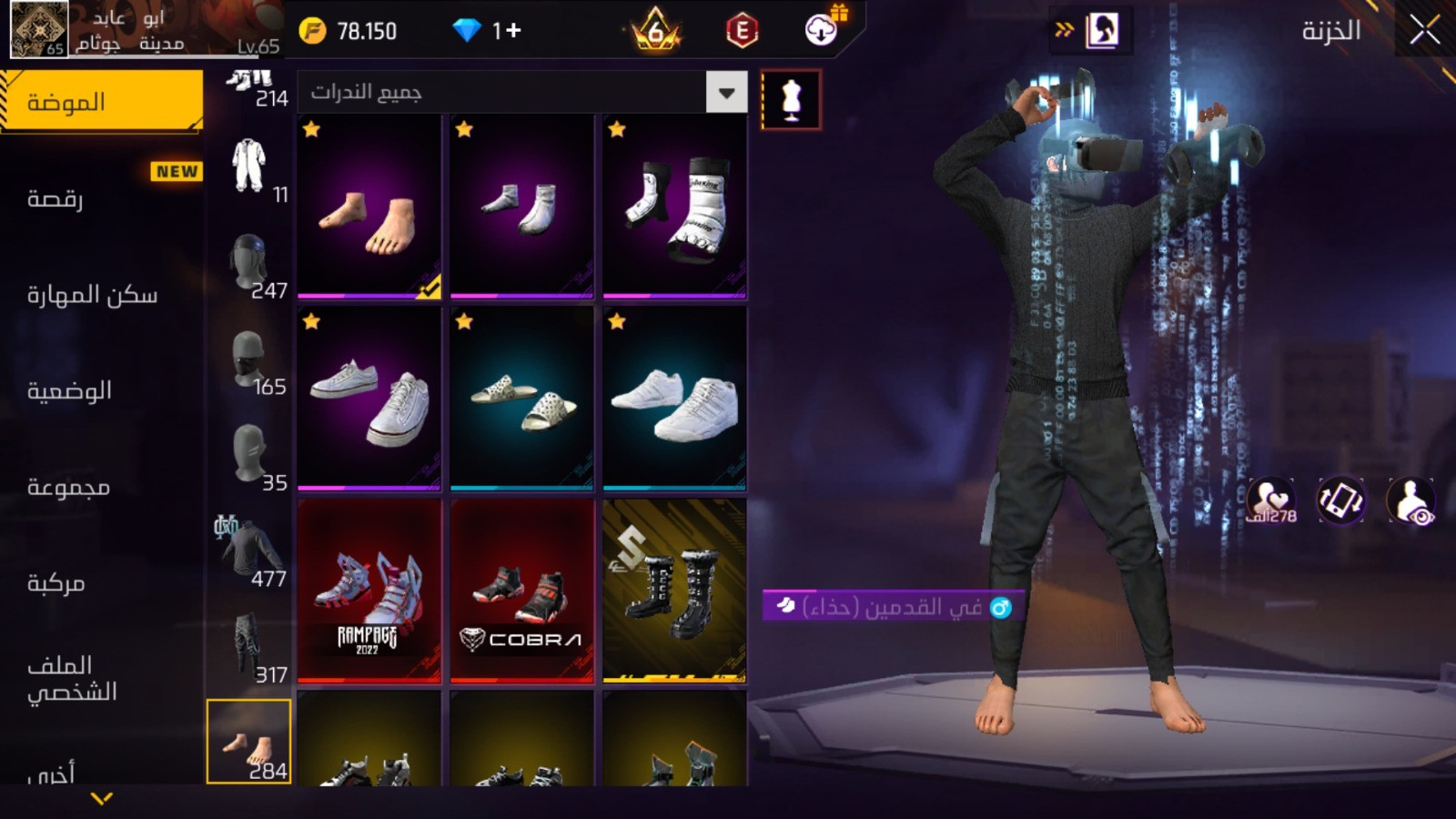1456x819 pixels.
Task: Equip the spotted slippers item
Action: tap(521, 399)
